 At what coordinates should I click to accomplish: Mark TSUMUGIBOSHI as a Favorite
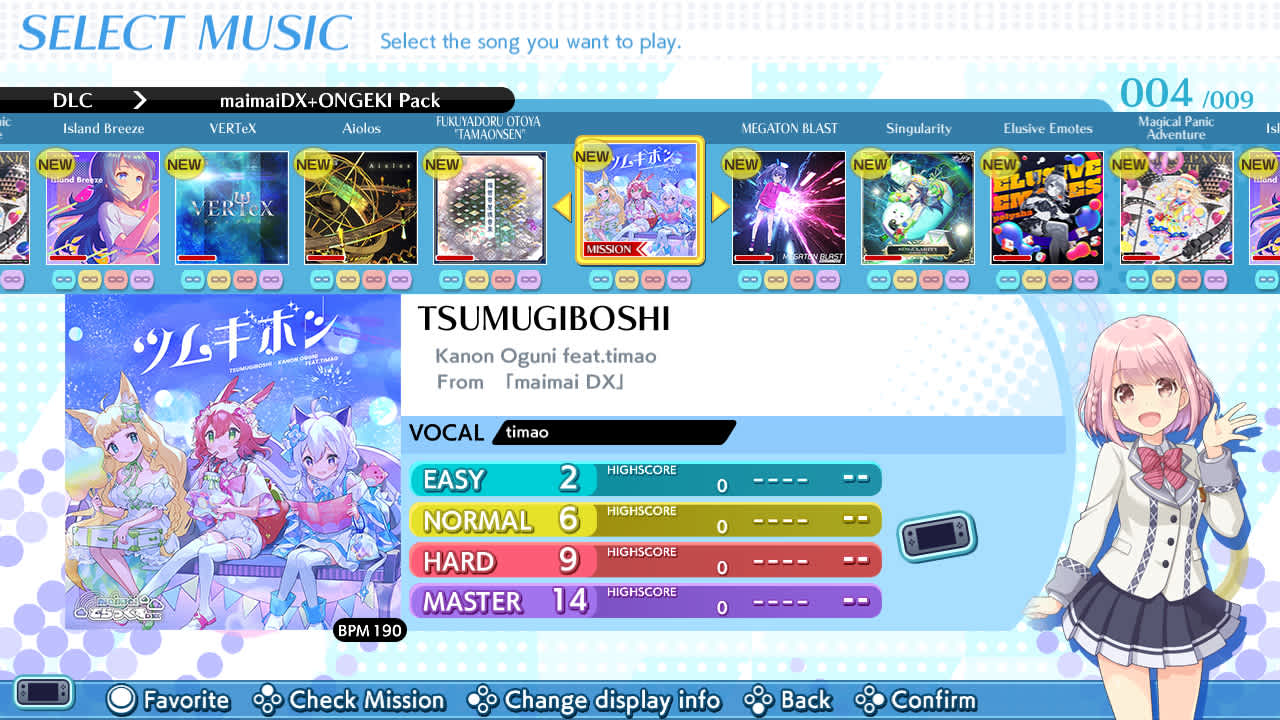[x=169, y=701]
